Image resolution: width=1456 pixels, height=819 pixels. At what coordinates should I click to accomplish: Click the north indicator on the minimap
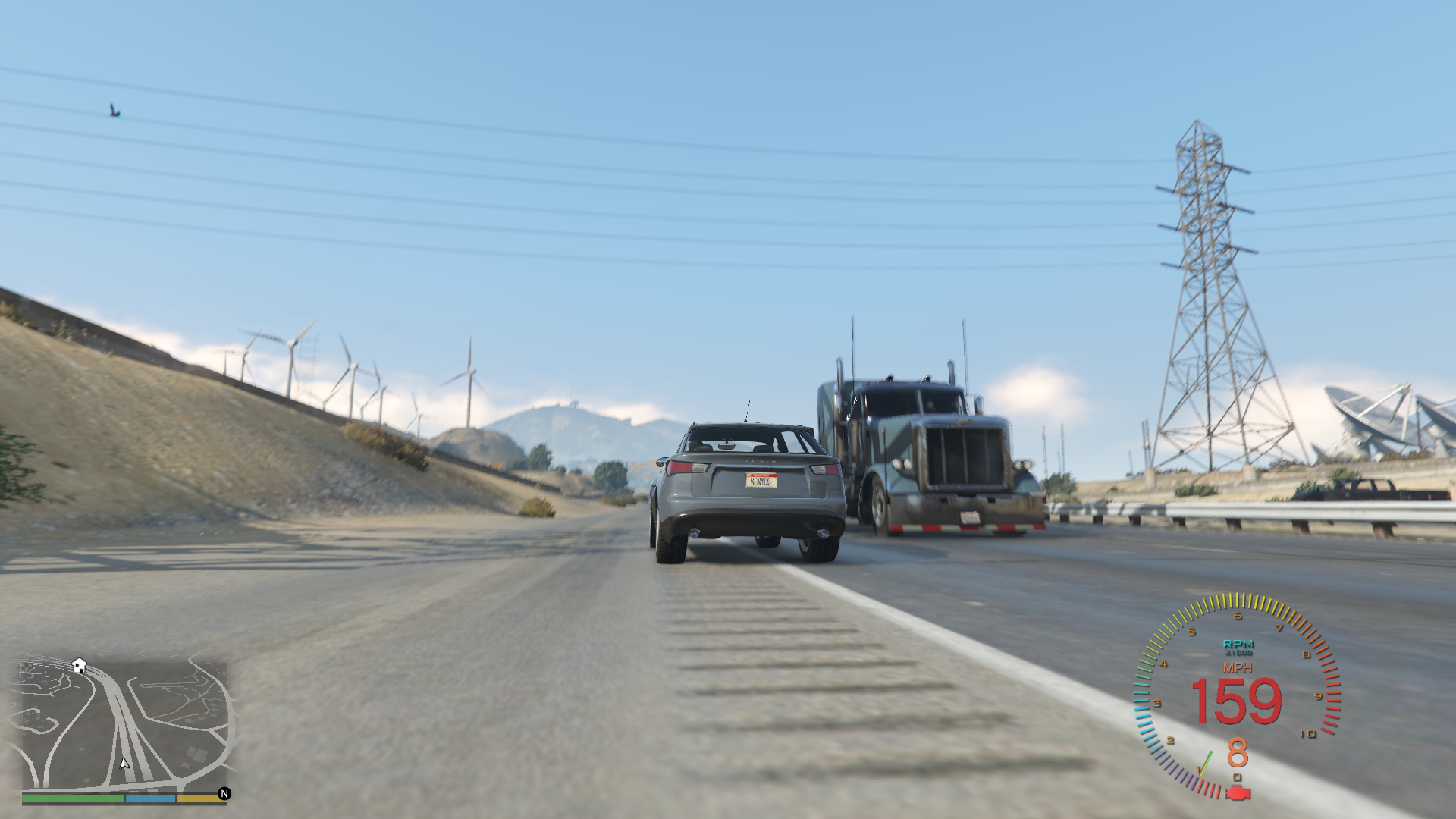[224, 793]
